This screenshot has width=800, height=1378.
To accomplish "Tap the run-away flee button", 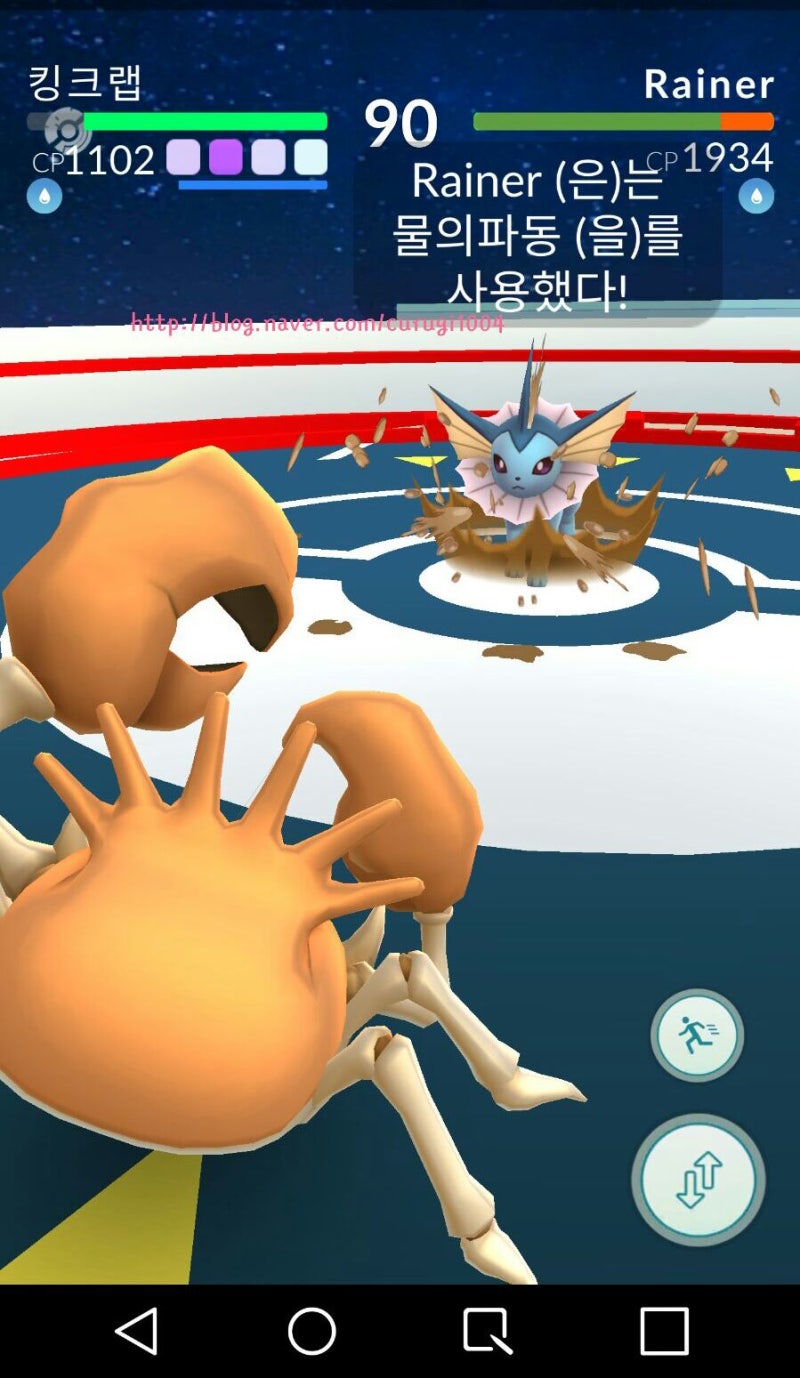I will [x=697, y=1036].
